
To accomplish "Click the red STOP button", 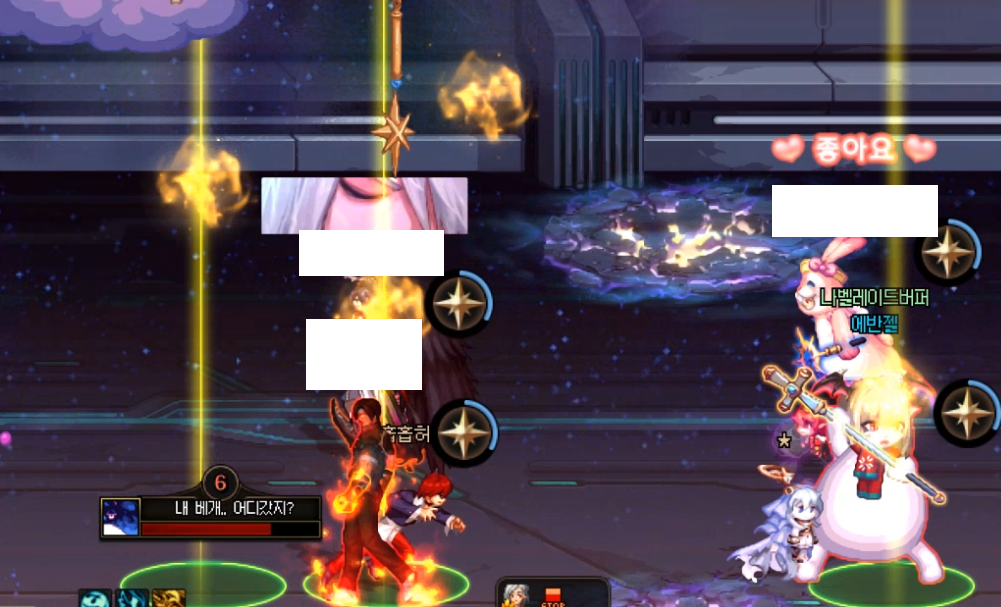I will (x=553, y=598).
